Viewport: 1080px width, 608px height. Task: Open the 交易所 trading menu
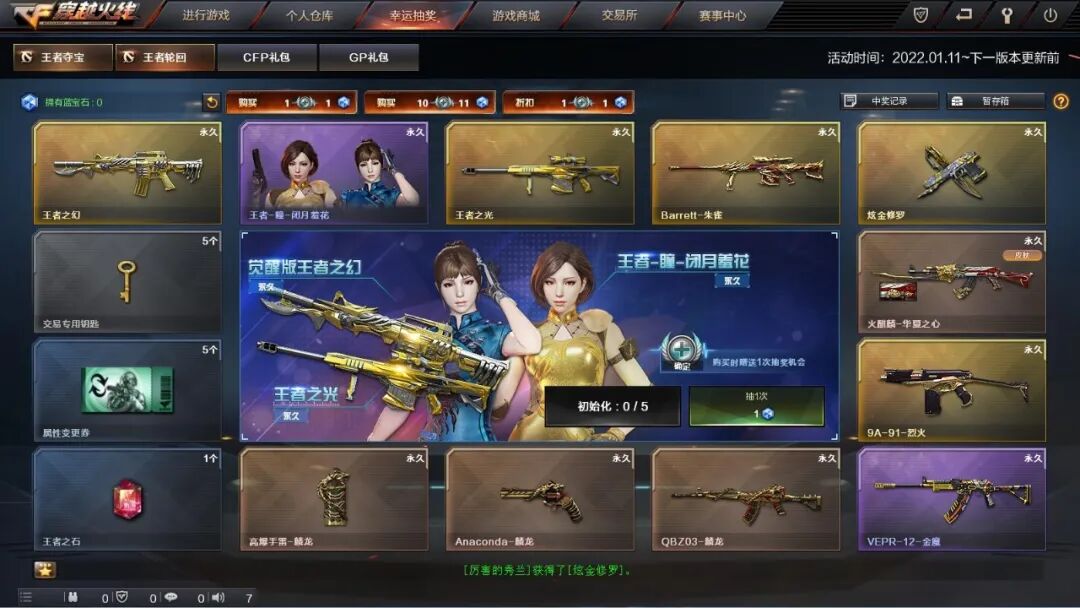619,16
